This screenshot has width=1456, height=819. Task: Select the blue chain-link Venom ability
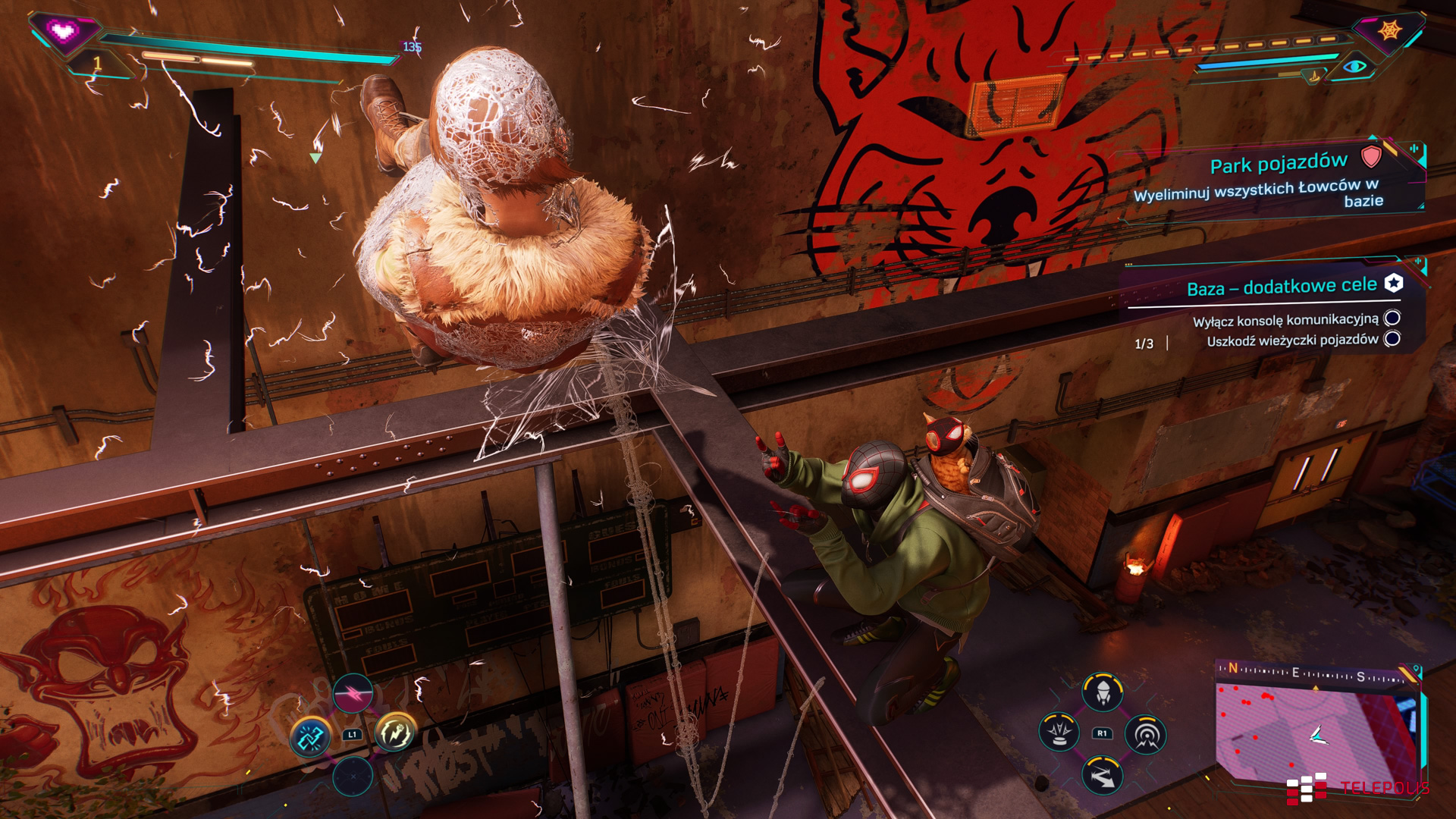tap(310, 736)
